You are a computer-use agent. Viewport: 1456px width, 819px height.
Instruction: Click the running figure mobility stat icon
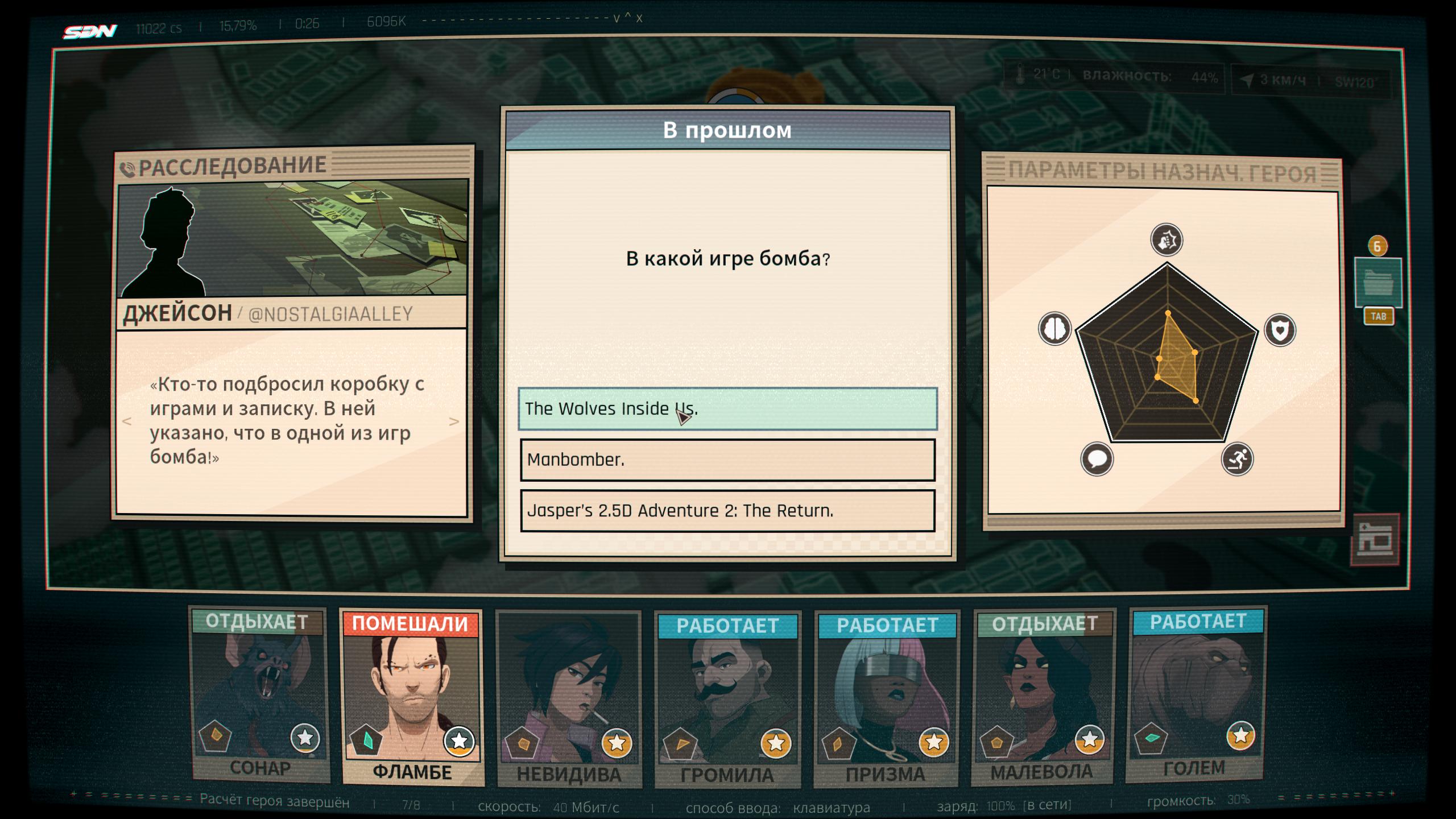tap(1237, 459)
